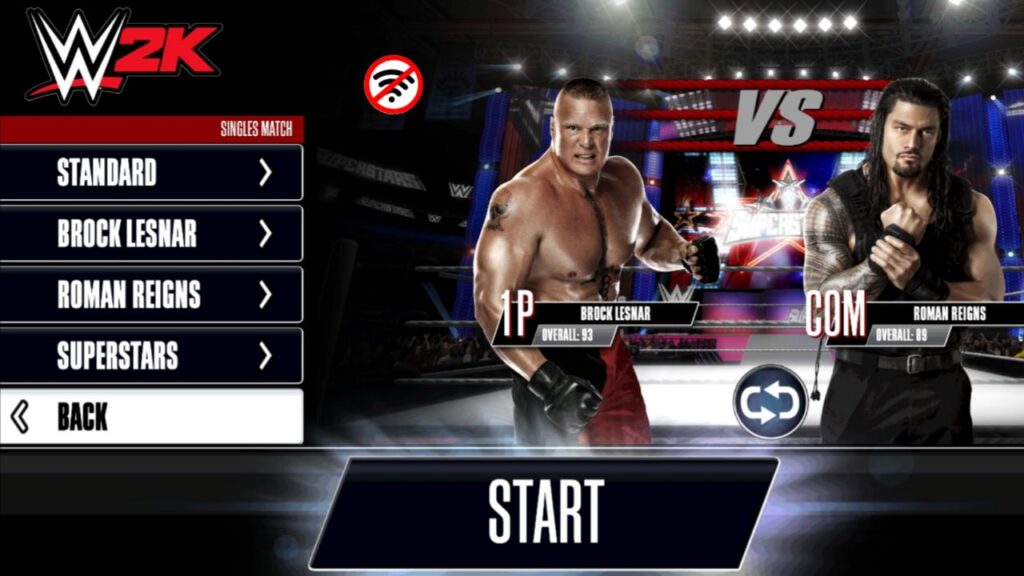Open the Standard match type option
1024x576 pixels.
tap(152, 172)
